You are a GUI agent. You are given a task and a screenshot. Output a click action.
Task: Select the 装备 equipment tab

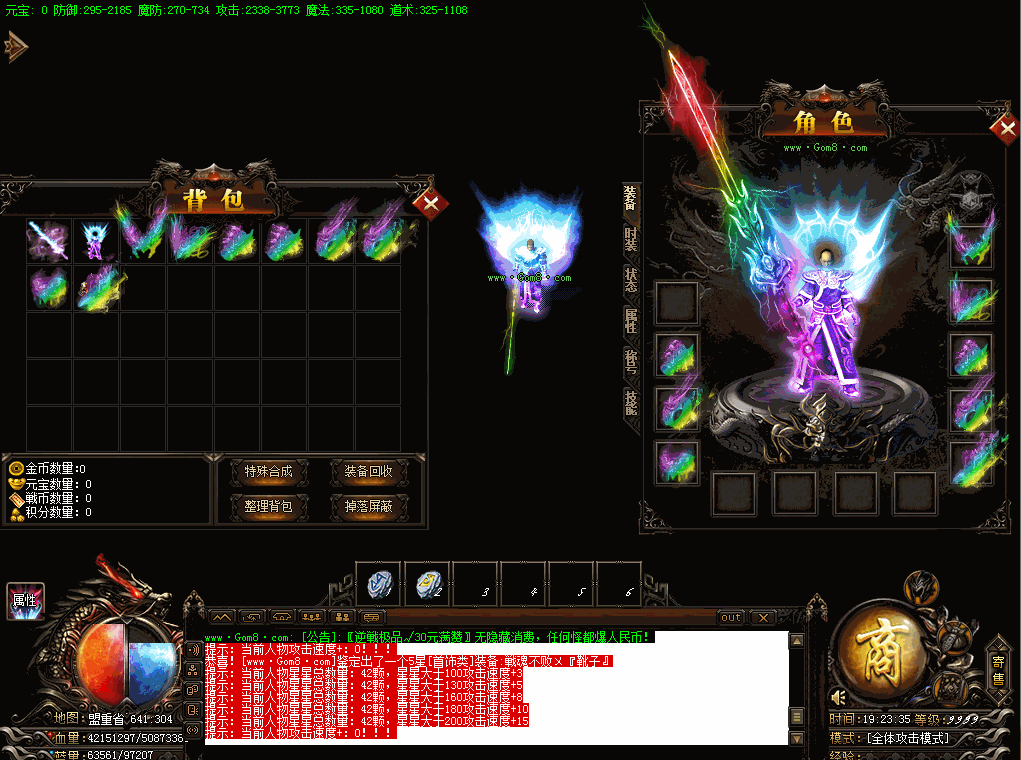click(631, 198)
